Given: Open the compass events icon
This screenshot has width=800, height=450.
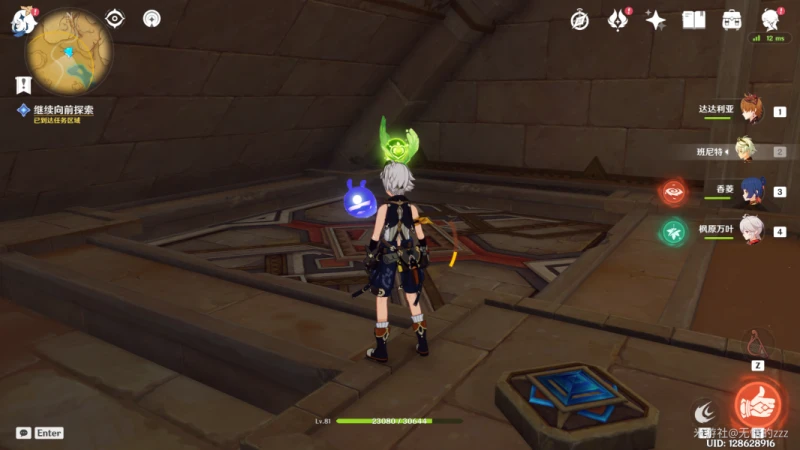Looking at the screenshot, I should pos(580,19).
